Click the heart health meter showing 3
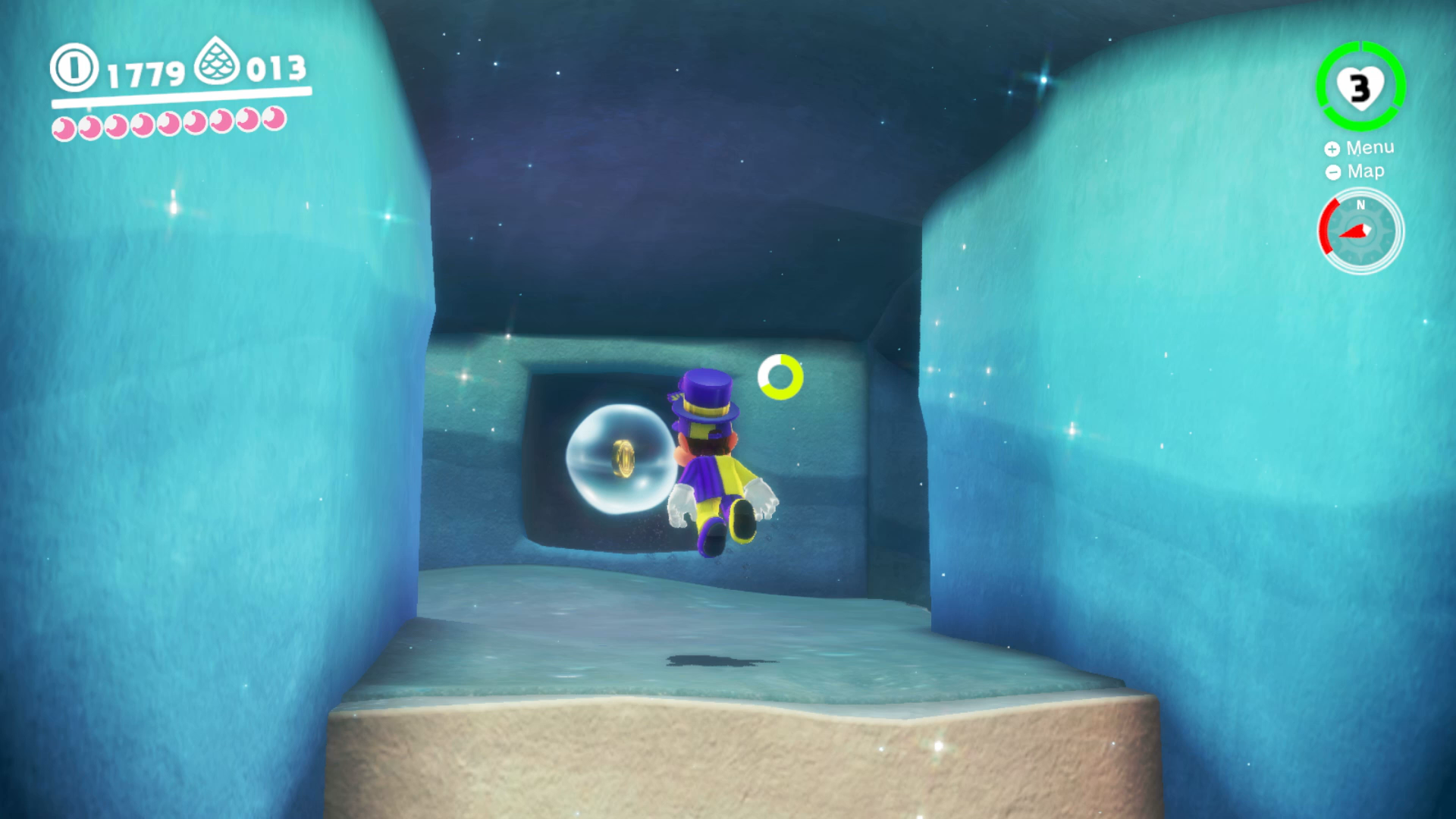1456x819 pixels. click(x=1360, y=87)
